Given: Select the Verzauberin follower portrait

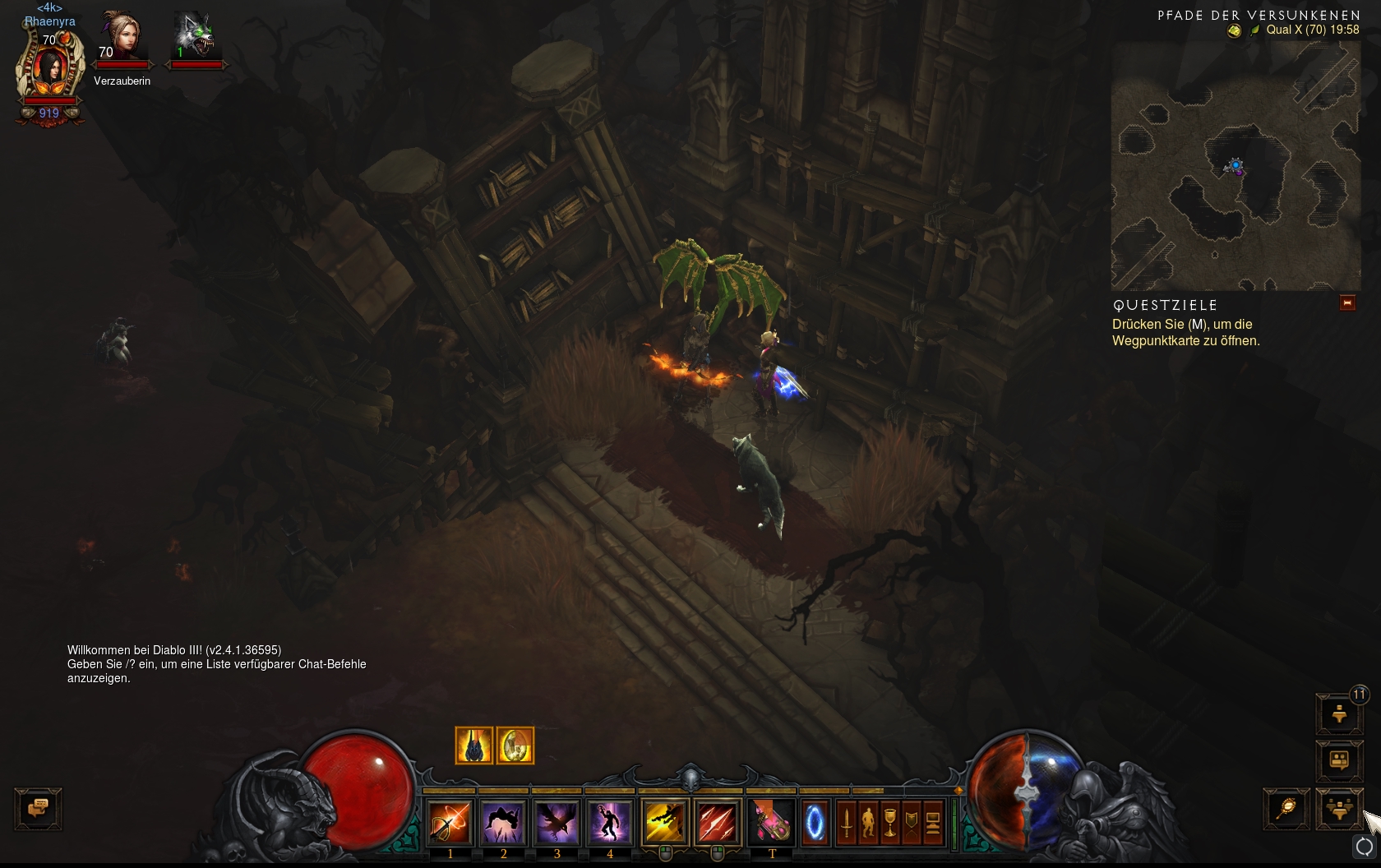Looking at the screenshot, I should 122,38.
